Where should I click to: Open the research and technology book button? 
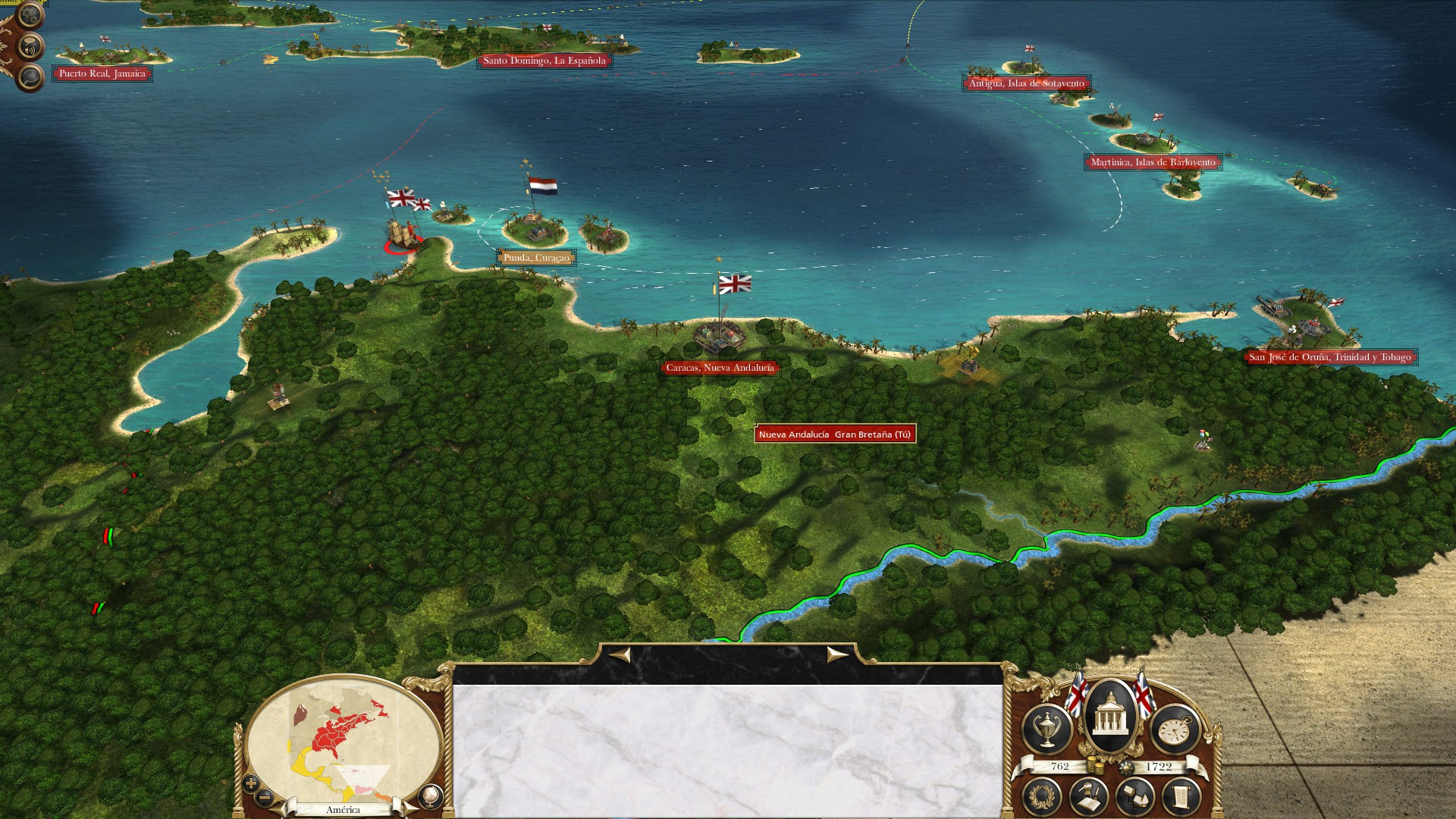point(1090,798)
